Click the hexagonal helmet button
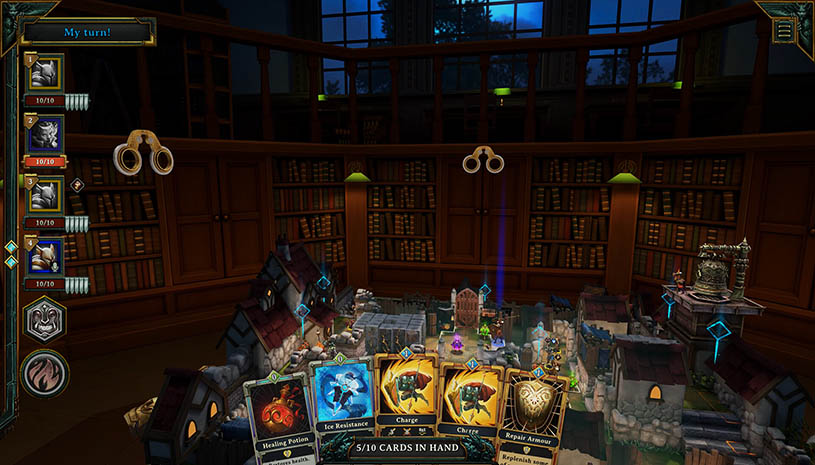Screen dimensions: 815x465 pos(45,322)
